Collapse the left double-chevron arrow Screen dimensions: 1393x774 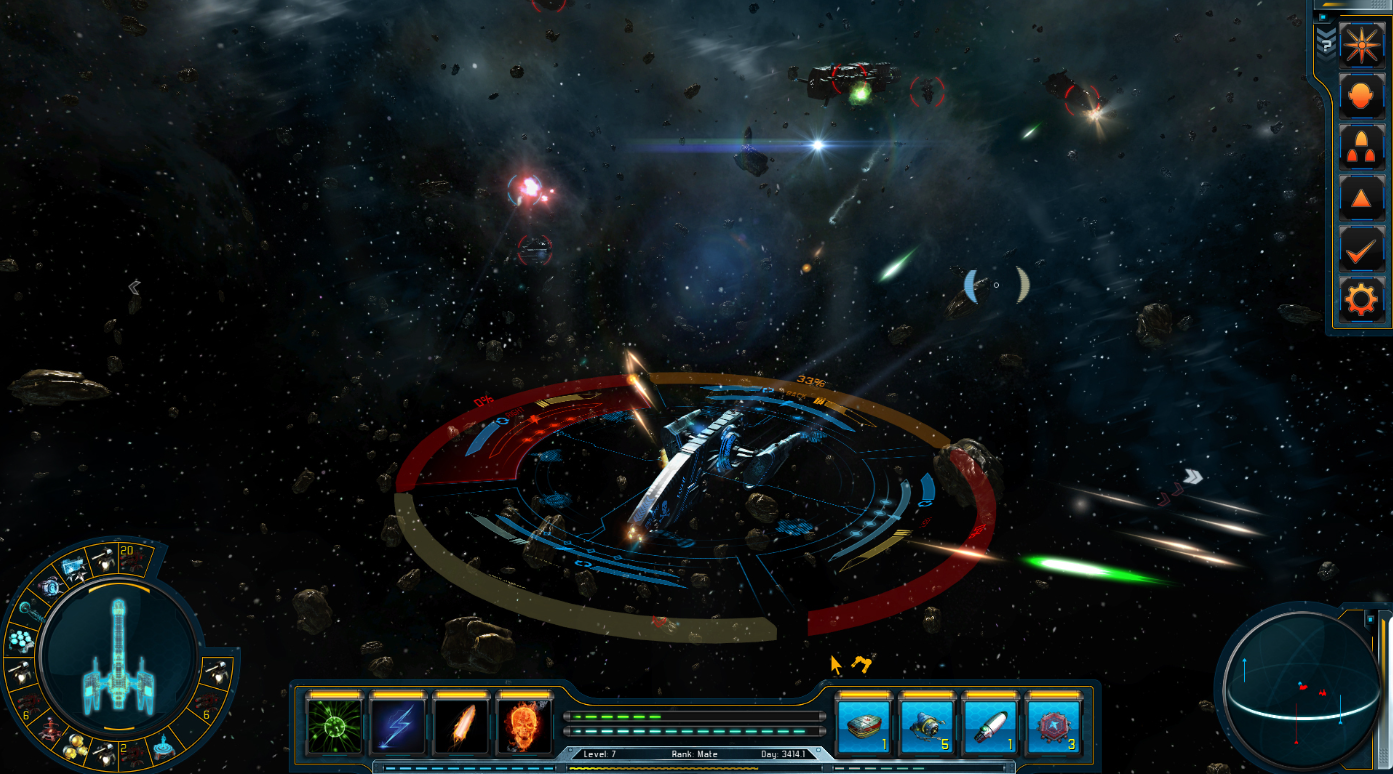134,287
